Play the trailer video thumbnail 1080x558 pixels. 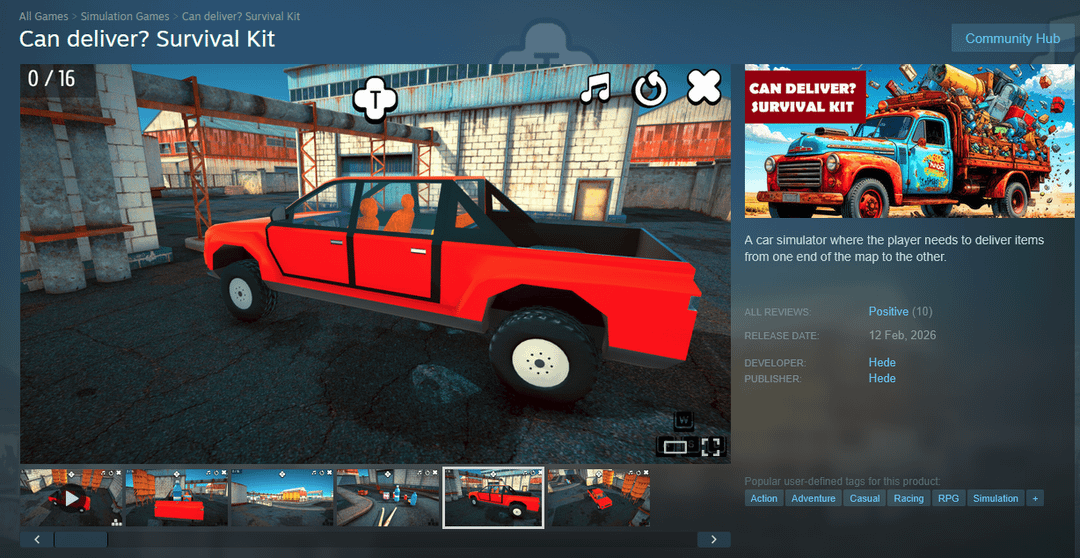tap(71, 497)
